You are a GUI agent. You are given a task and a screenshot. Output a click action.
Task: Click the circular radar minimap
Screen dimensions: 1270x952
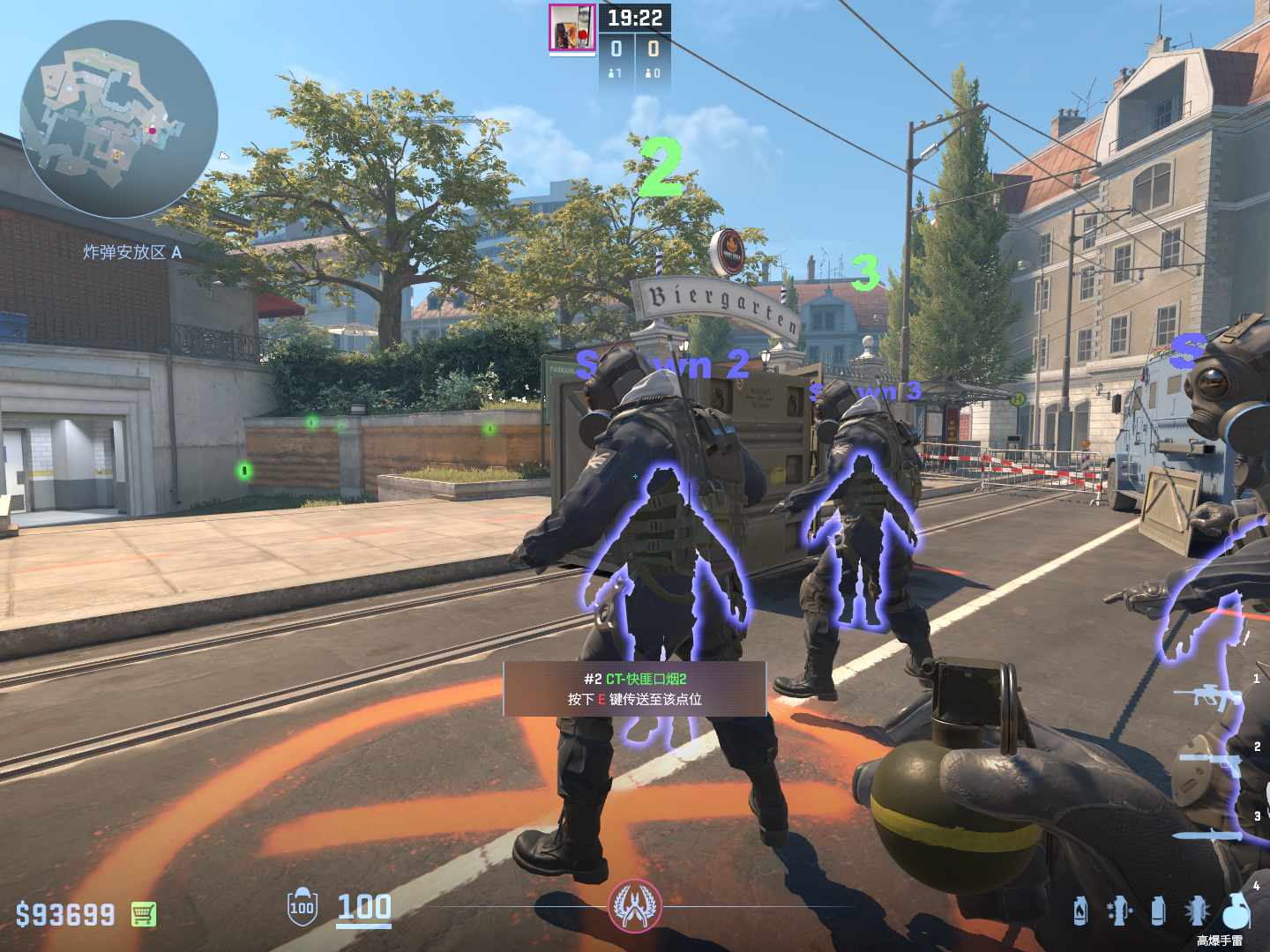tap(119, 119)
